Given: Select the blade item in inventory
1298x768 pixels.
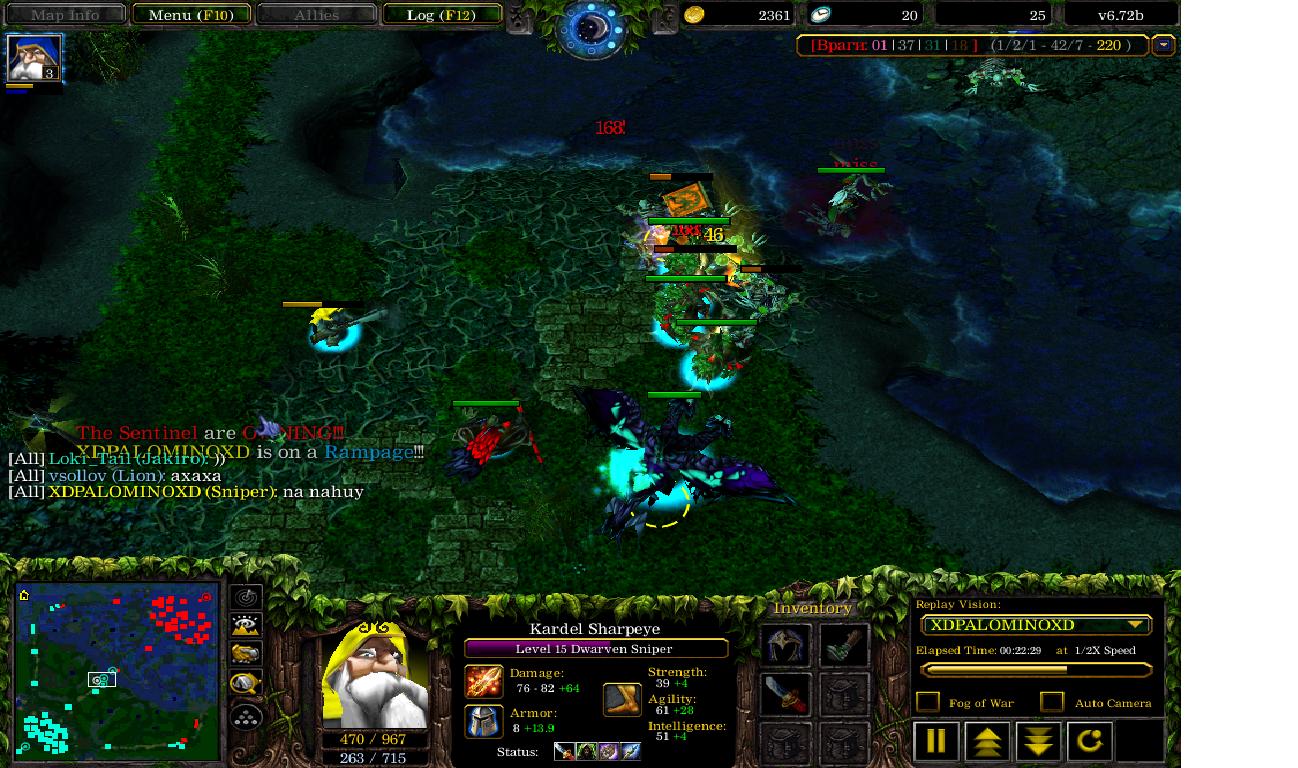Looking at the screenshot, I should pyautogui.click(x=787, y=694).
